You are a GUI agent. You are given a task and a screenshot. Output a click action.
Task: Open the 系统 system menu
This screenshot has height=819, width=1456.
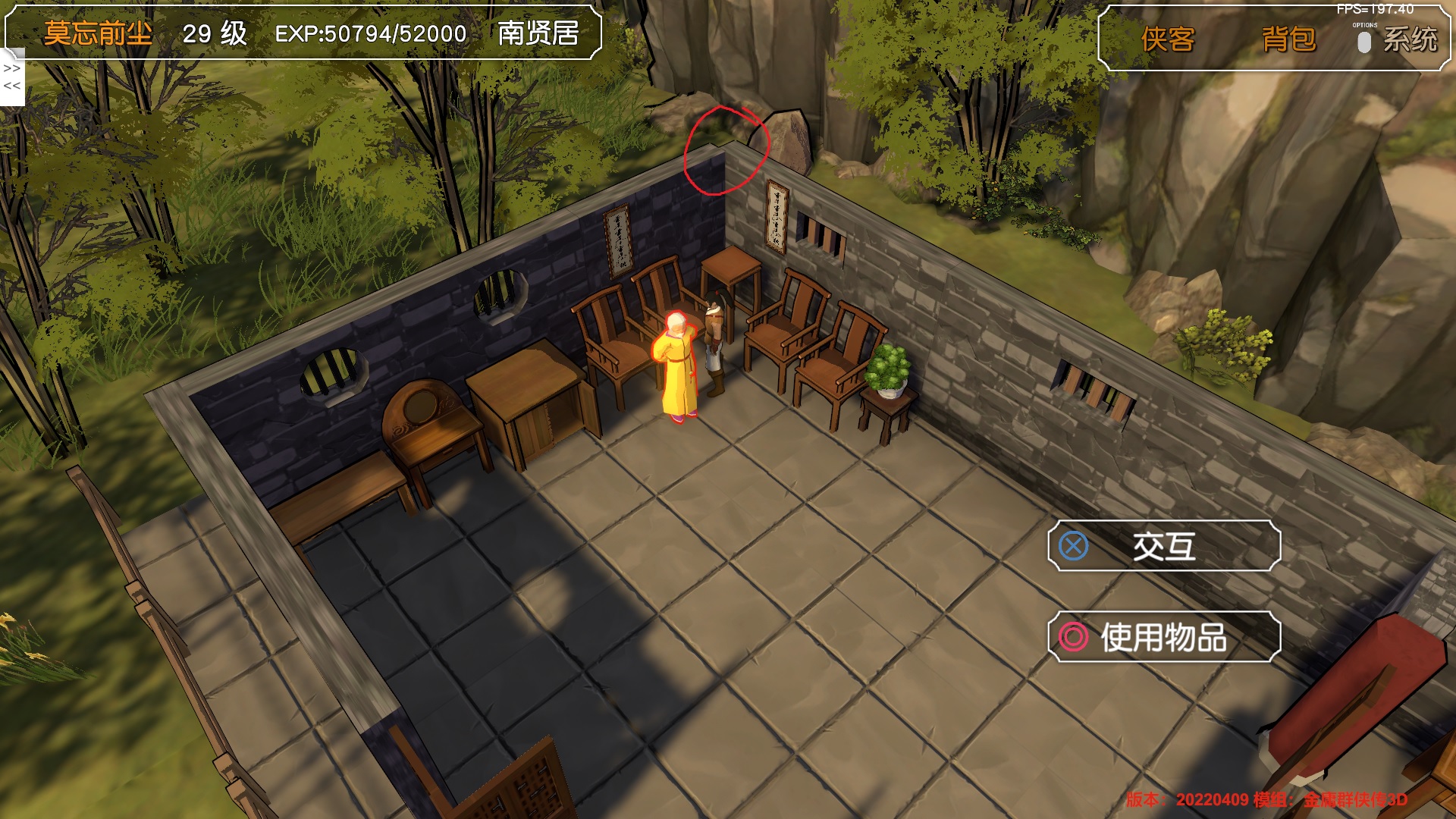1409,39
